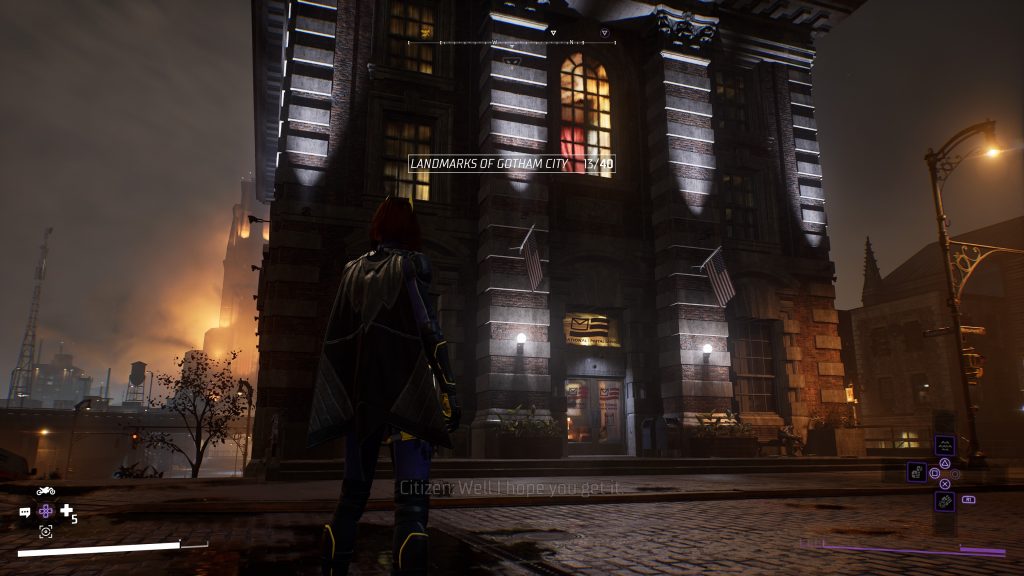Screen dimensions: 1024x576
Task: Open the Landmarks of Gotham City tracker
Action: click(x=511, y=163)
